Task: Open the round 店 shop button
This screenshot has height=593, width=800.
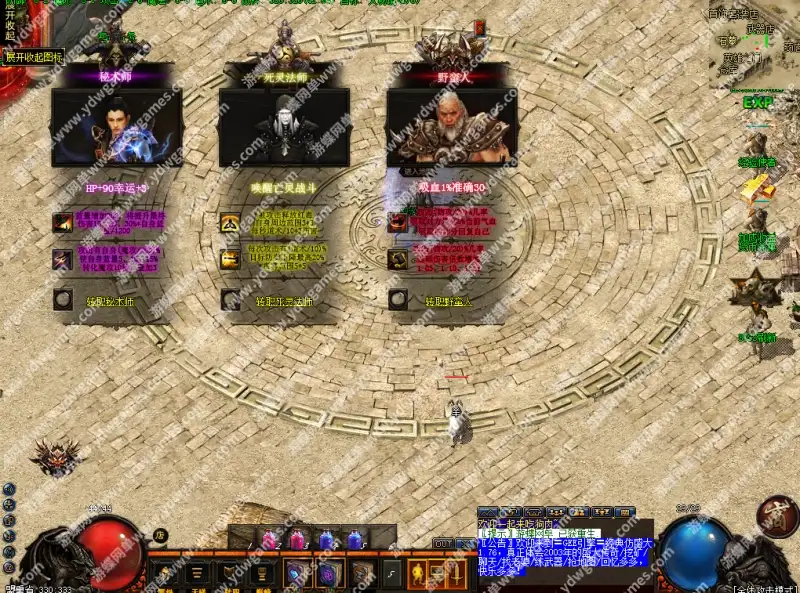Action: click(160, 535)
